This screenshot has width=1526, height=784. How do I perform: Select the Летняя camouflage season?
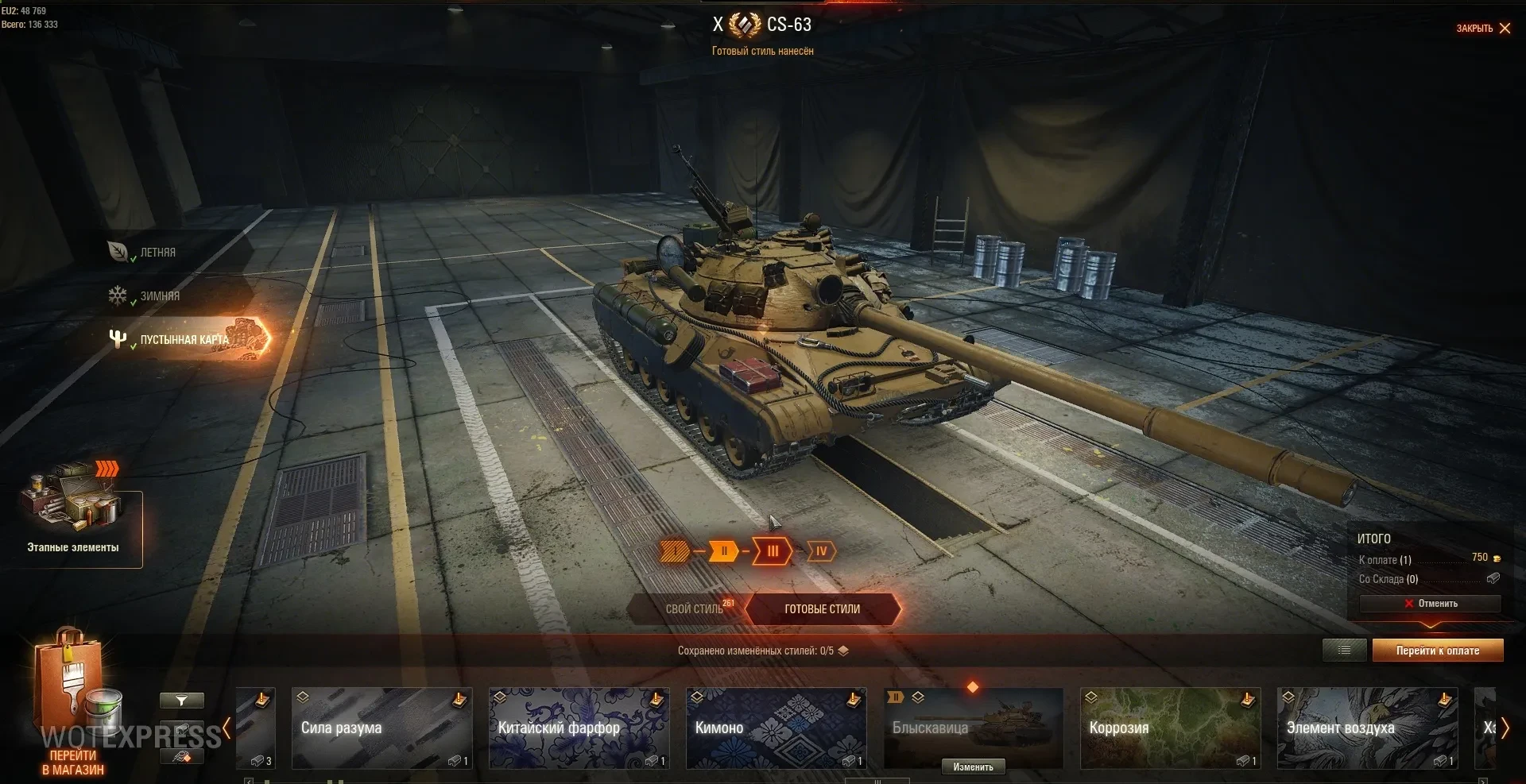coord(157,253)
